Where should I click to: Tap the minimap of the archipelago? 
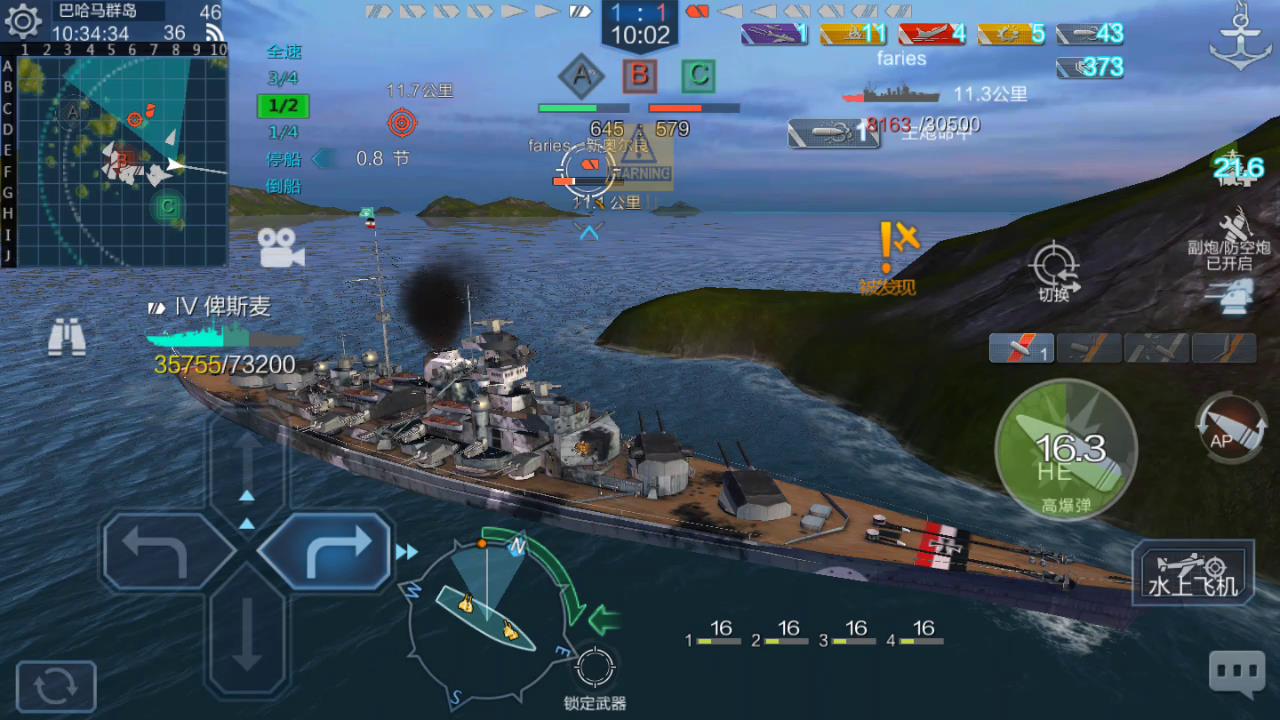pos(120,160)
